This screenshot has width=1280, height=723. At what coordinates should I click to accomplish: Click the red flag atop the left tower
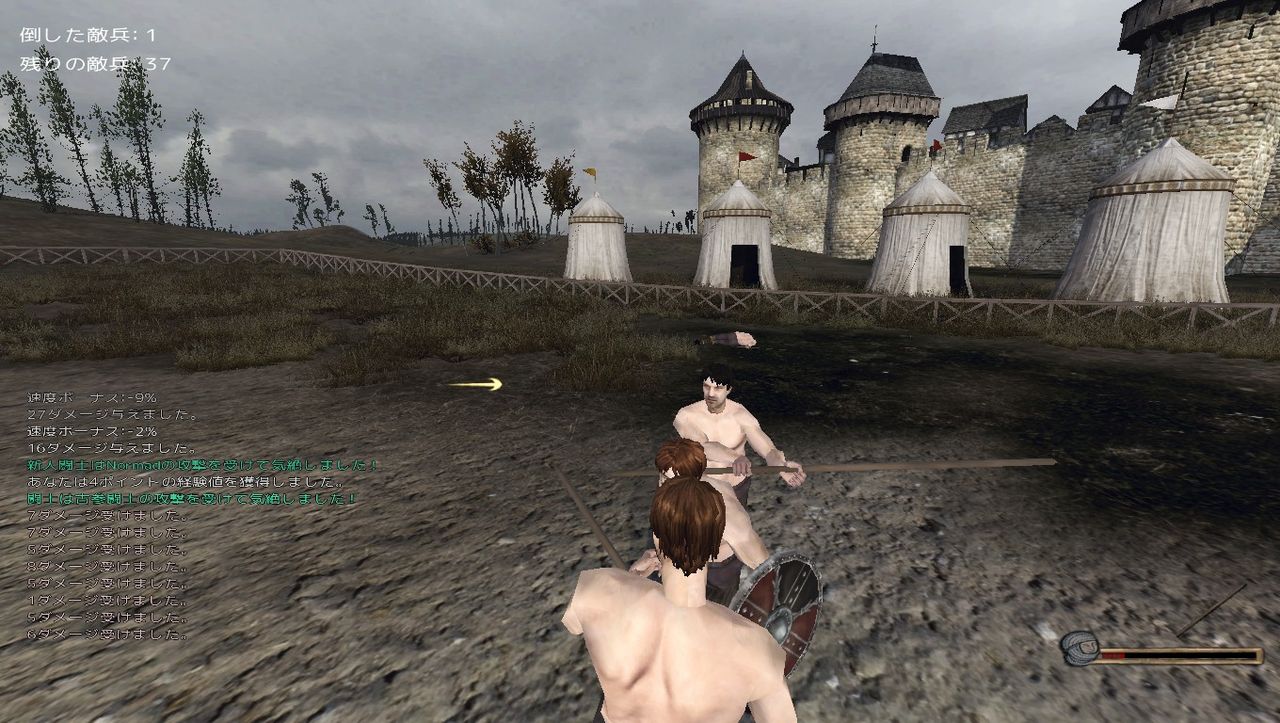pyautogui.click(x=745, y=158)
